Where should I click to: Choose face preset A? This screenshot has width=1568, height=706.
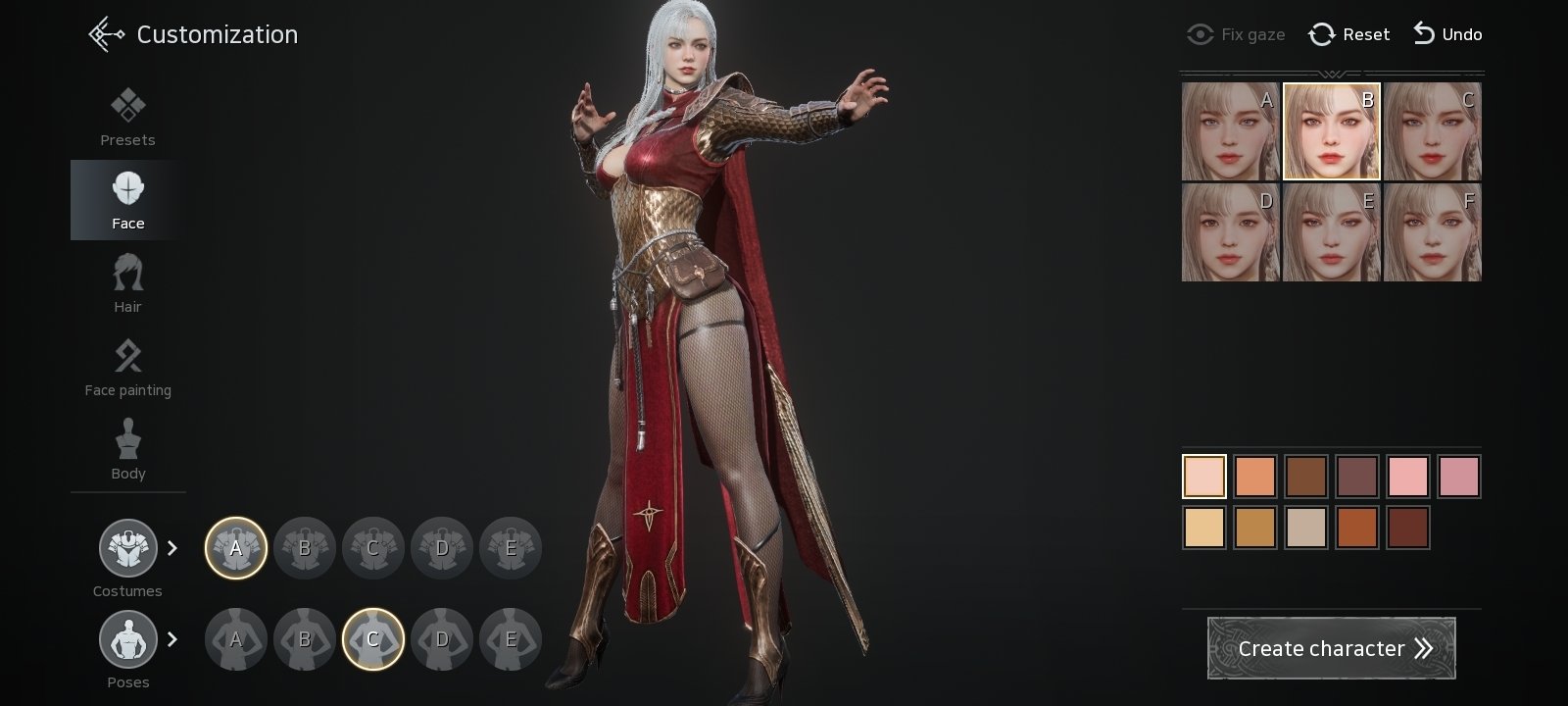click(x=1230, y=131)
